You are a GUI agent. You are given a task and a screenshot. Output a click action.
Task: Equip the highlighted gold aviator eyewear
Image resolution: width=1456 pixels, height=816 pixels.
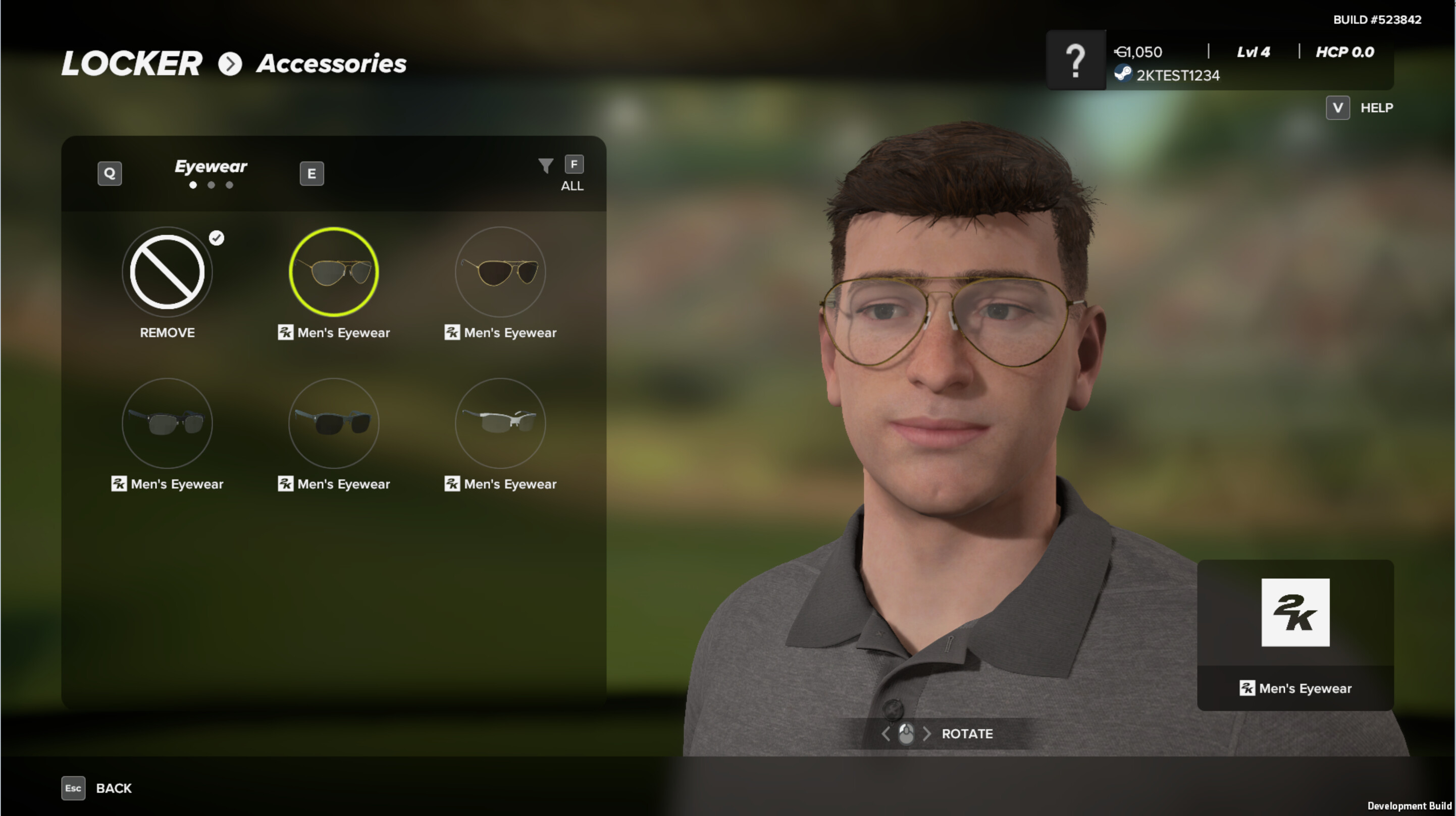click(334, 272)
